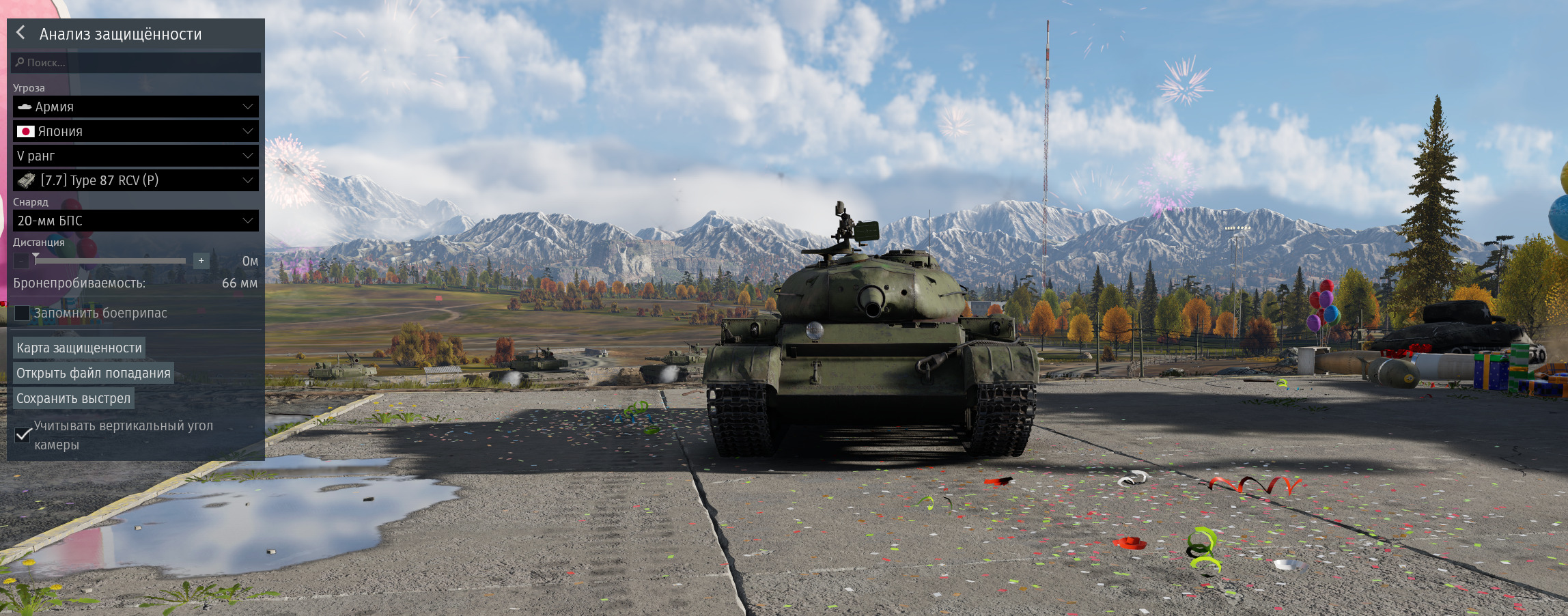This screenshot has width=1568, height=616.
Task: Select Сохранить выстрел
Action: (73, 398)
